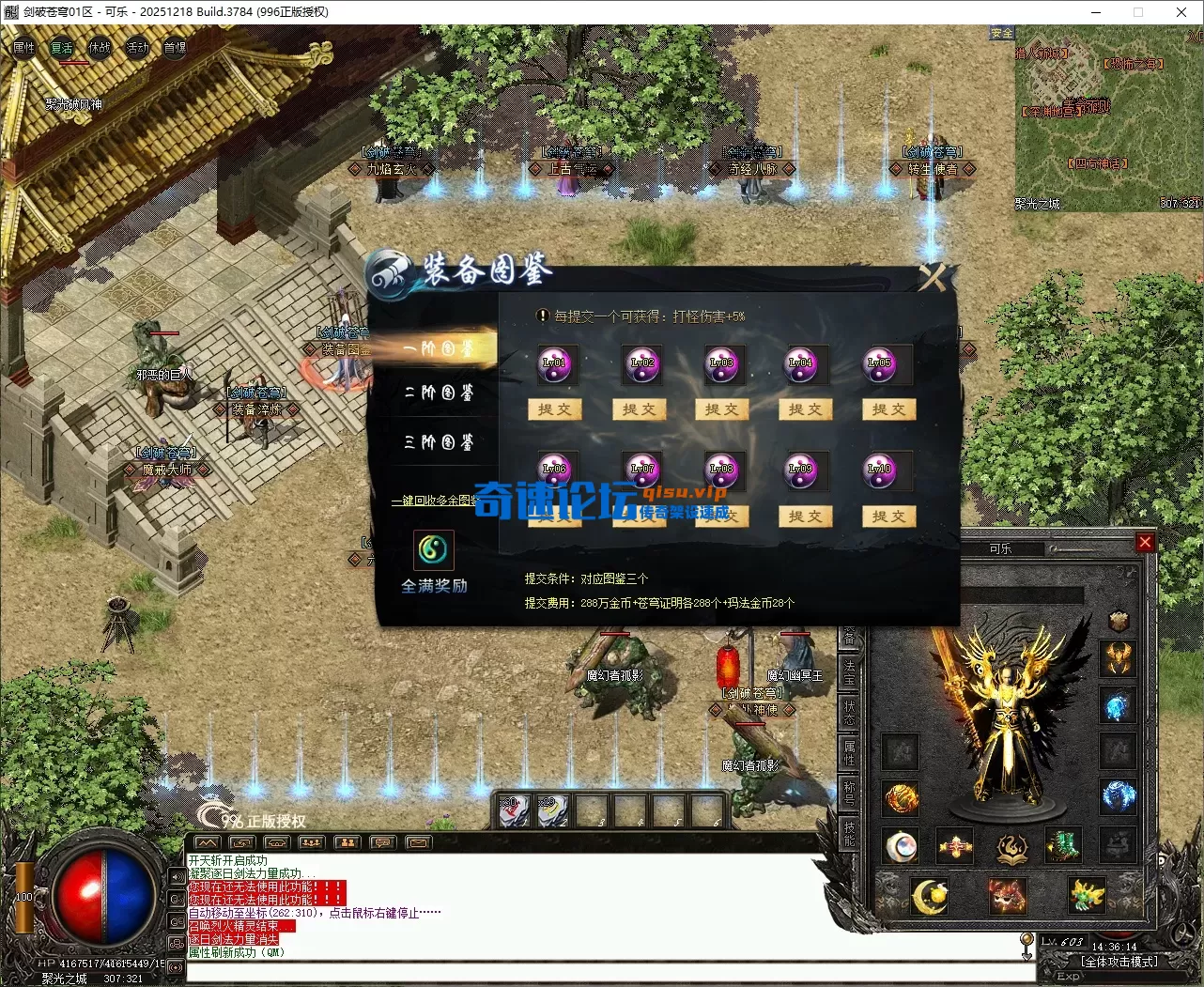Close the character equipment panel
The height and width of the screenshot is (987, 1204).
coord(1145,542)
